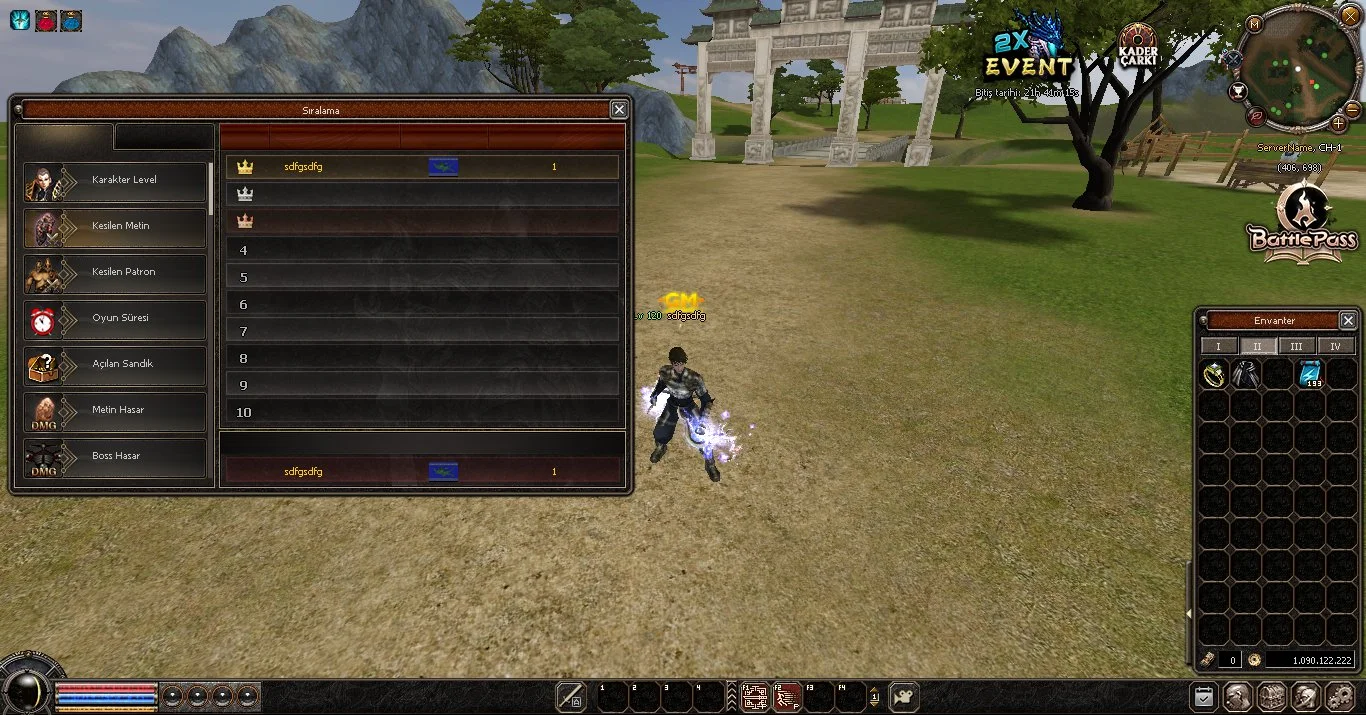This screenshot has height=715, width=1366.
Task: Zoom in the minimap with plus button
Action: 1339,124
